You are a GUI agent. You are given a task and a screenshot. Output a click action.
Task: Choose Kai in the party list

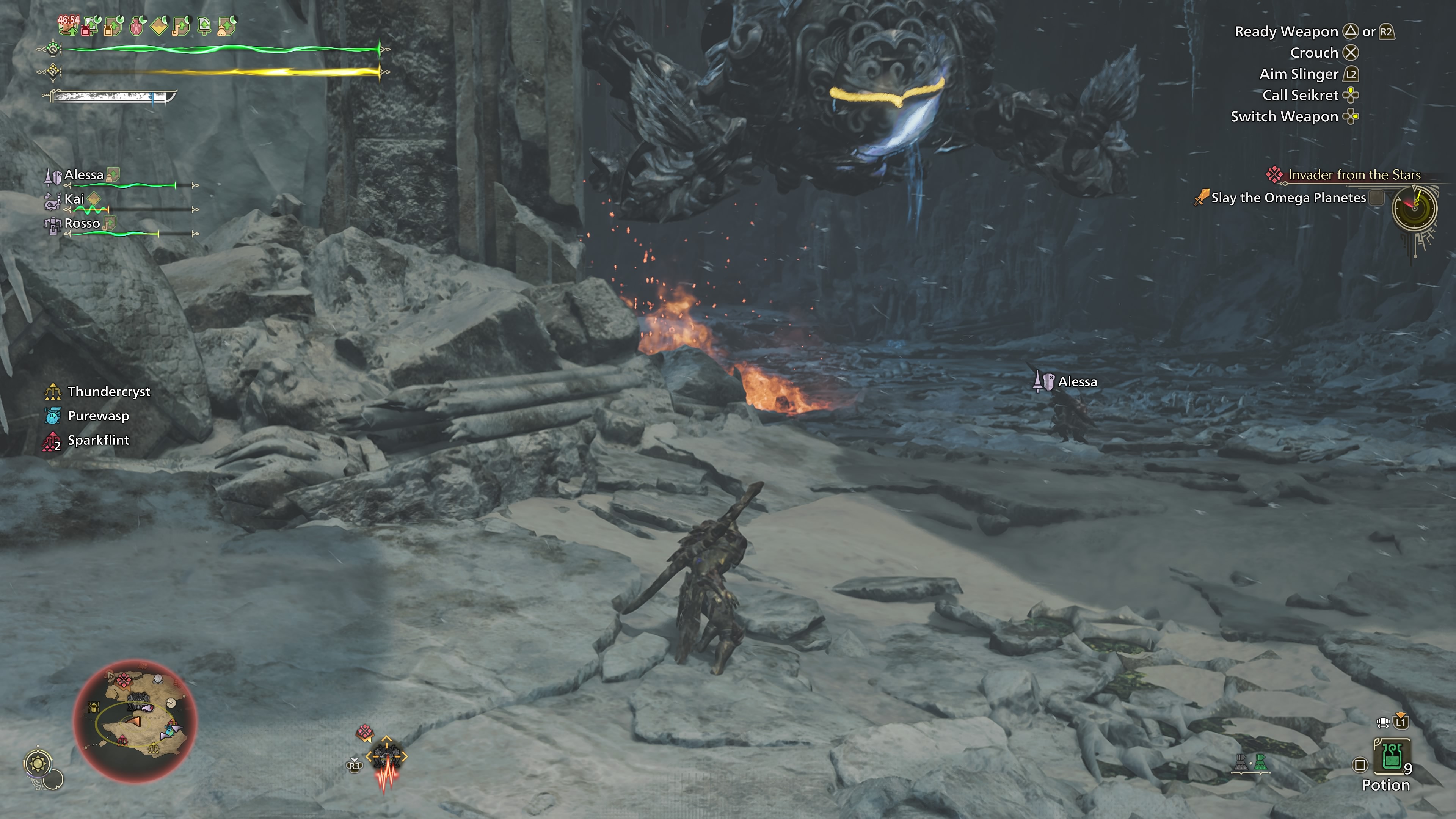[x=74, y=199]
